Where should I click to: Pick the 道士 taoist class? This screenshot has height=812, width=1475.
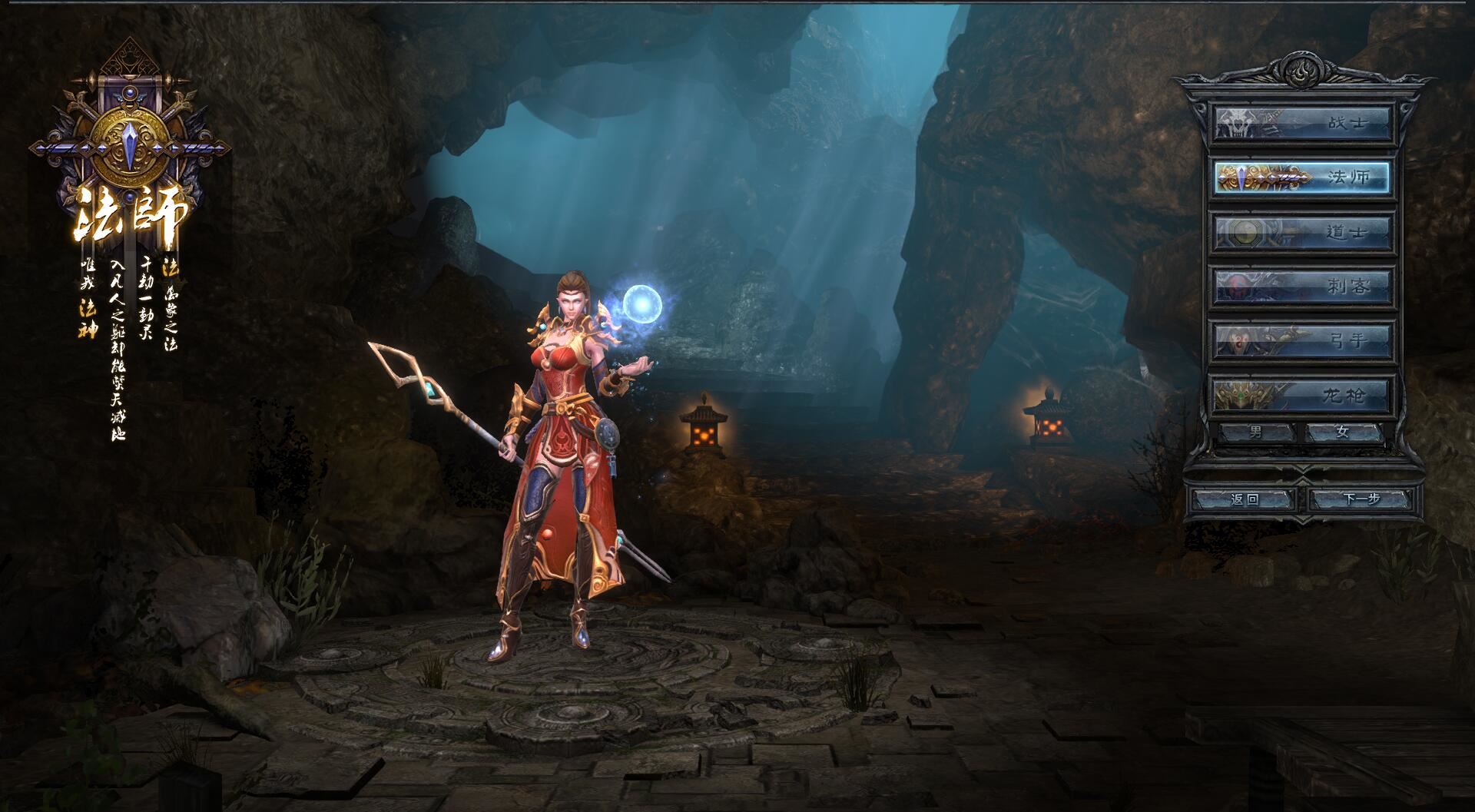coord(1302,232)
